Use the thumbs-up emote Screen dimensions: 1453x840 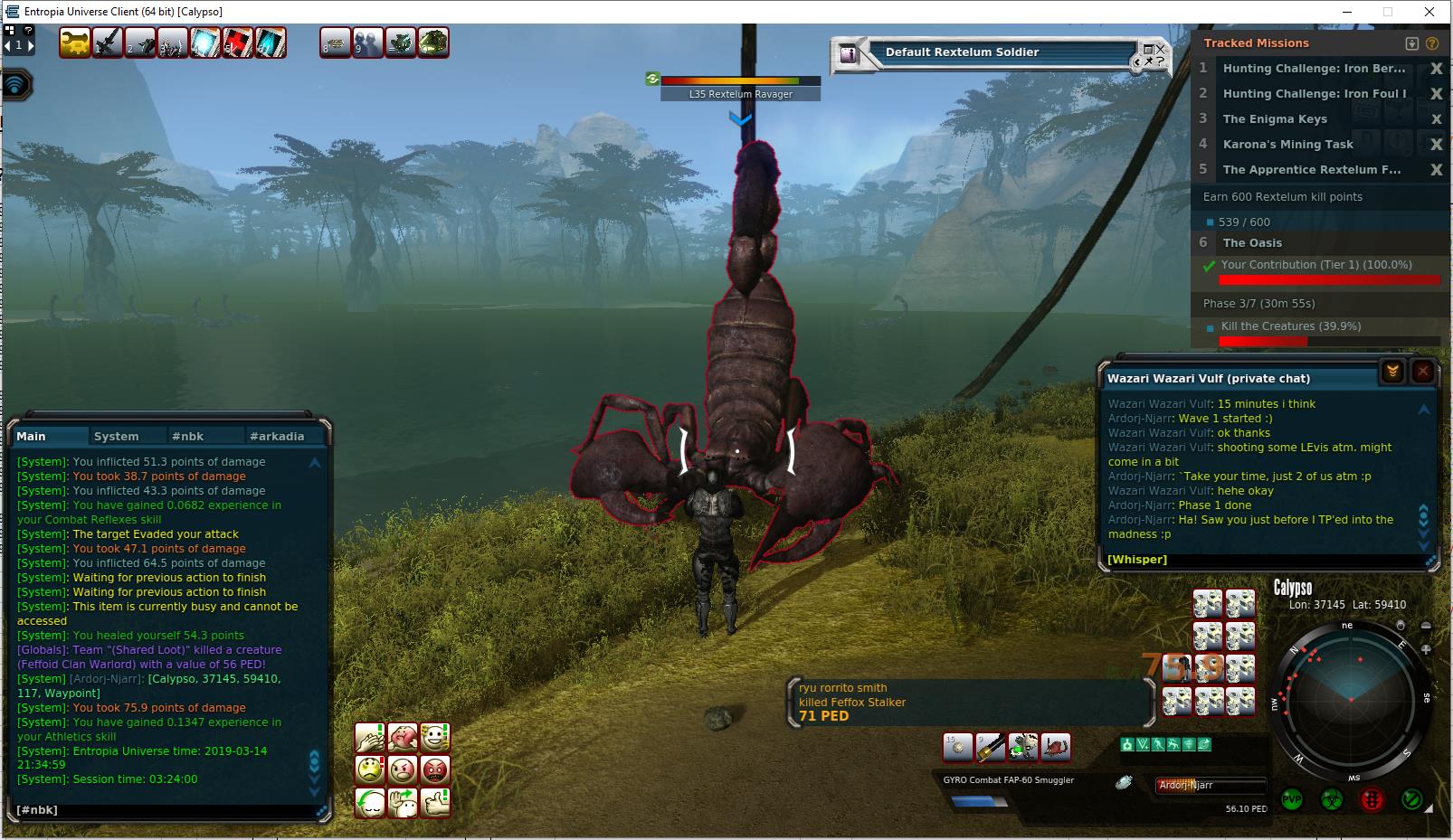(x=435, y=802)
